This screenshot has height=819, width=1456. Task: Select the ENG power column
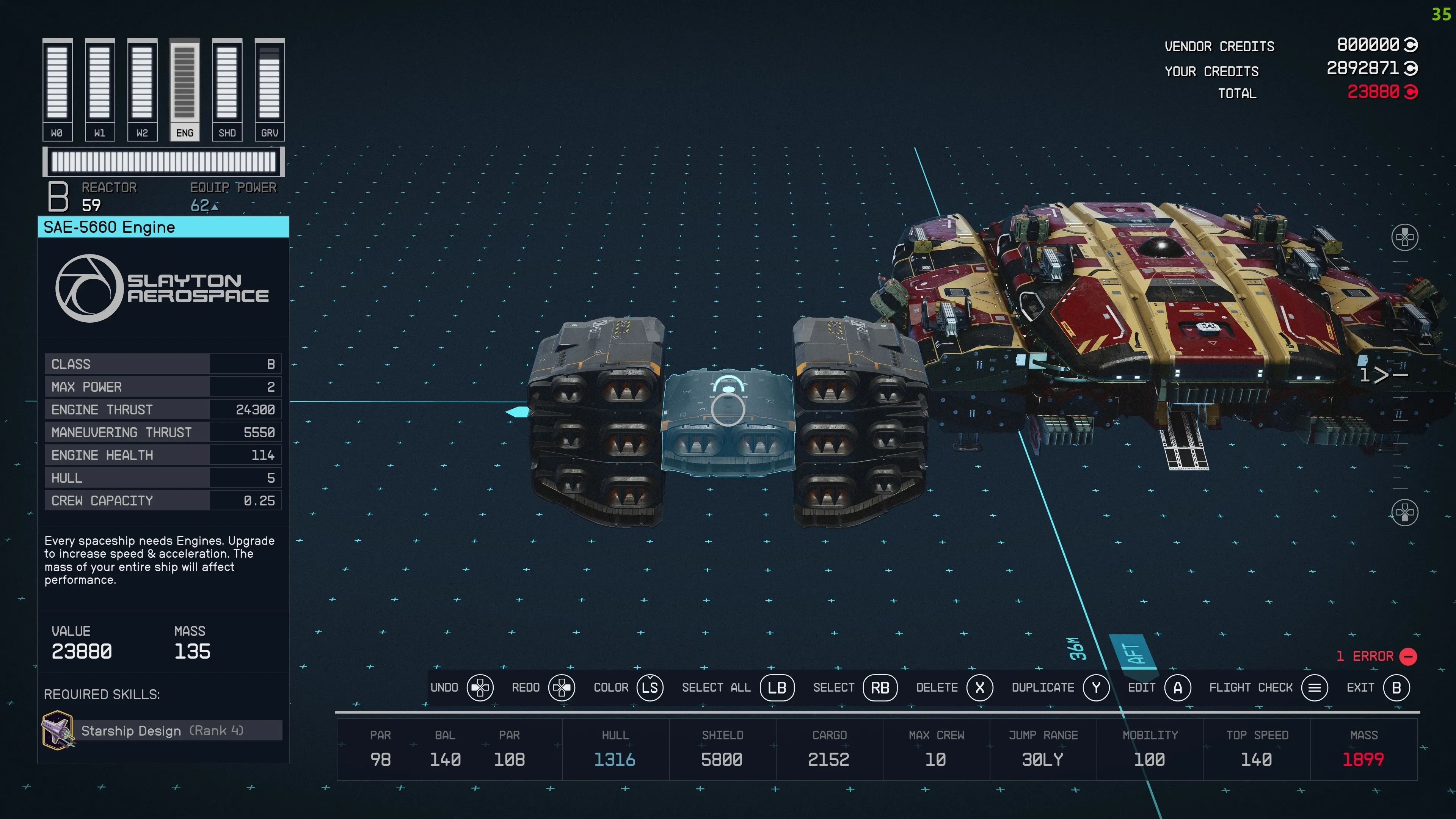[184, 89]
